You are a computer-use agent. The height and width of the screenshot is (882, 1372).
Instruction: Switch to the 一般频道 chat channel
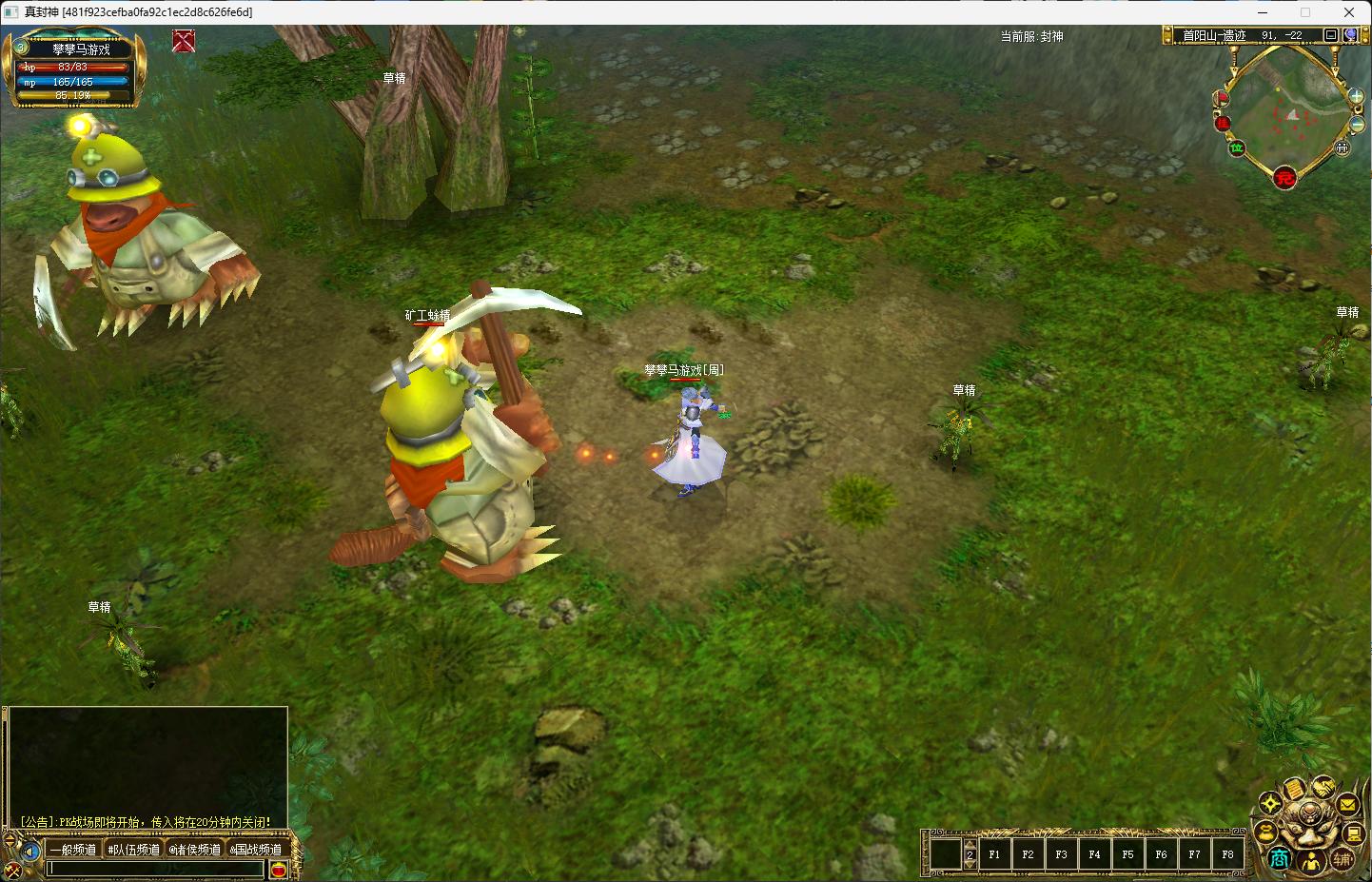point(73,850)
